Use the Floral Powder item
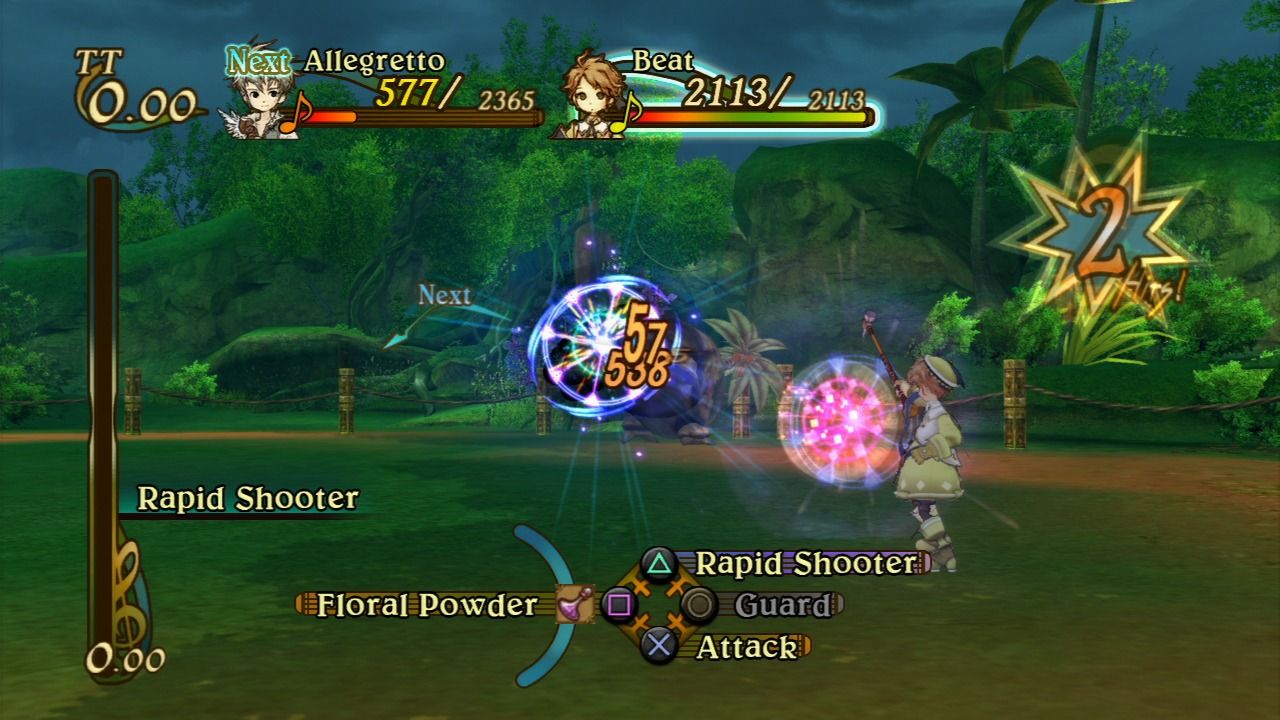Image resolution: width=1280 pixels, height=720 pixels. coord(427,605)
